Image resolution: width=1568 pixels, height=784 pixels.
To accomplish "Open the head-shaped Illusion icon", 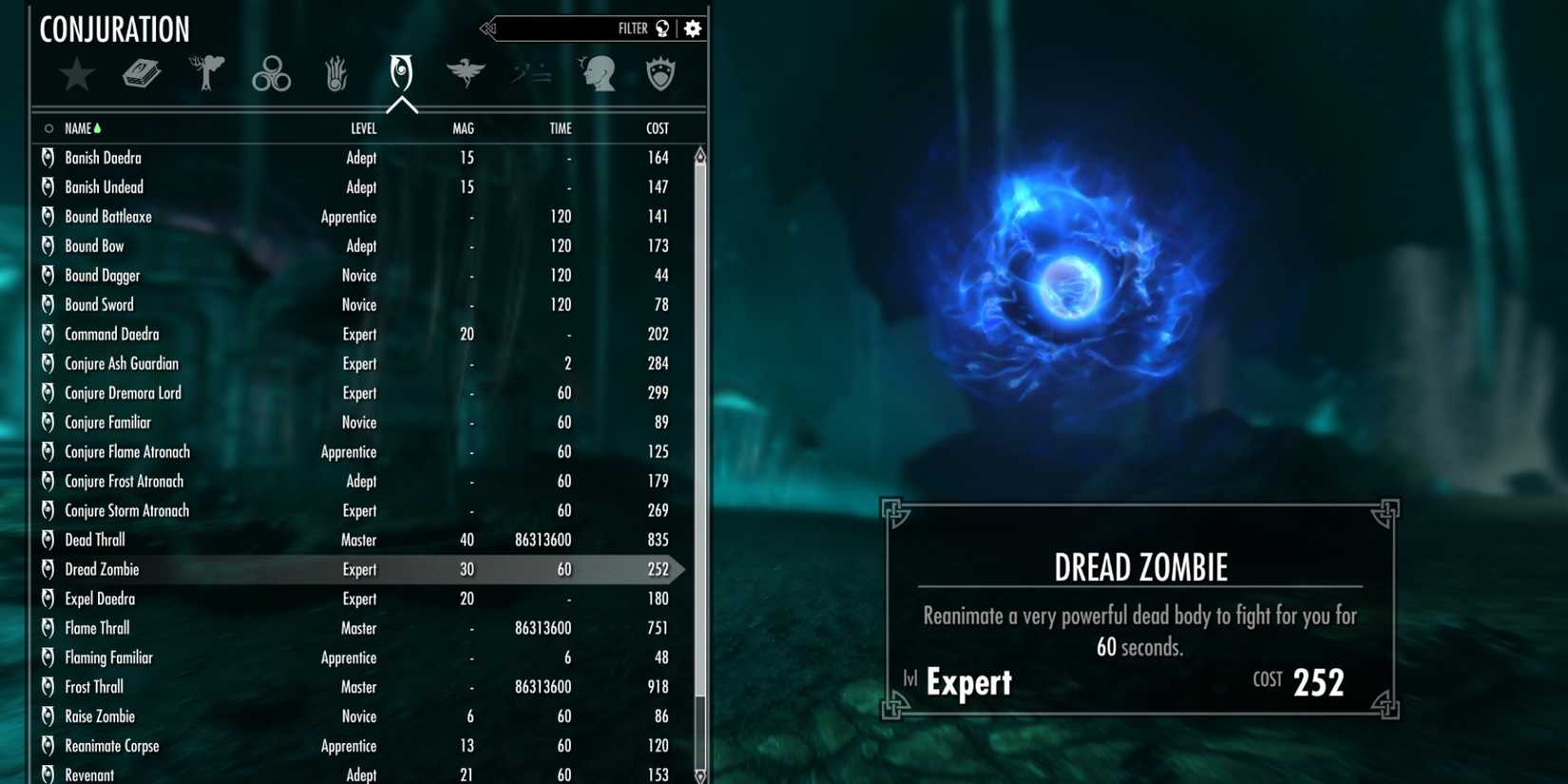I will tap(597, 74).
